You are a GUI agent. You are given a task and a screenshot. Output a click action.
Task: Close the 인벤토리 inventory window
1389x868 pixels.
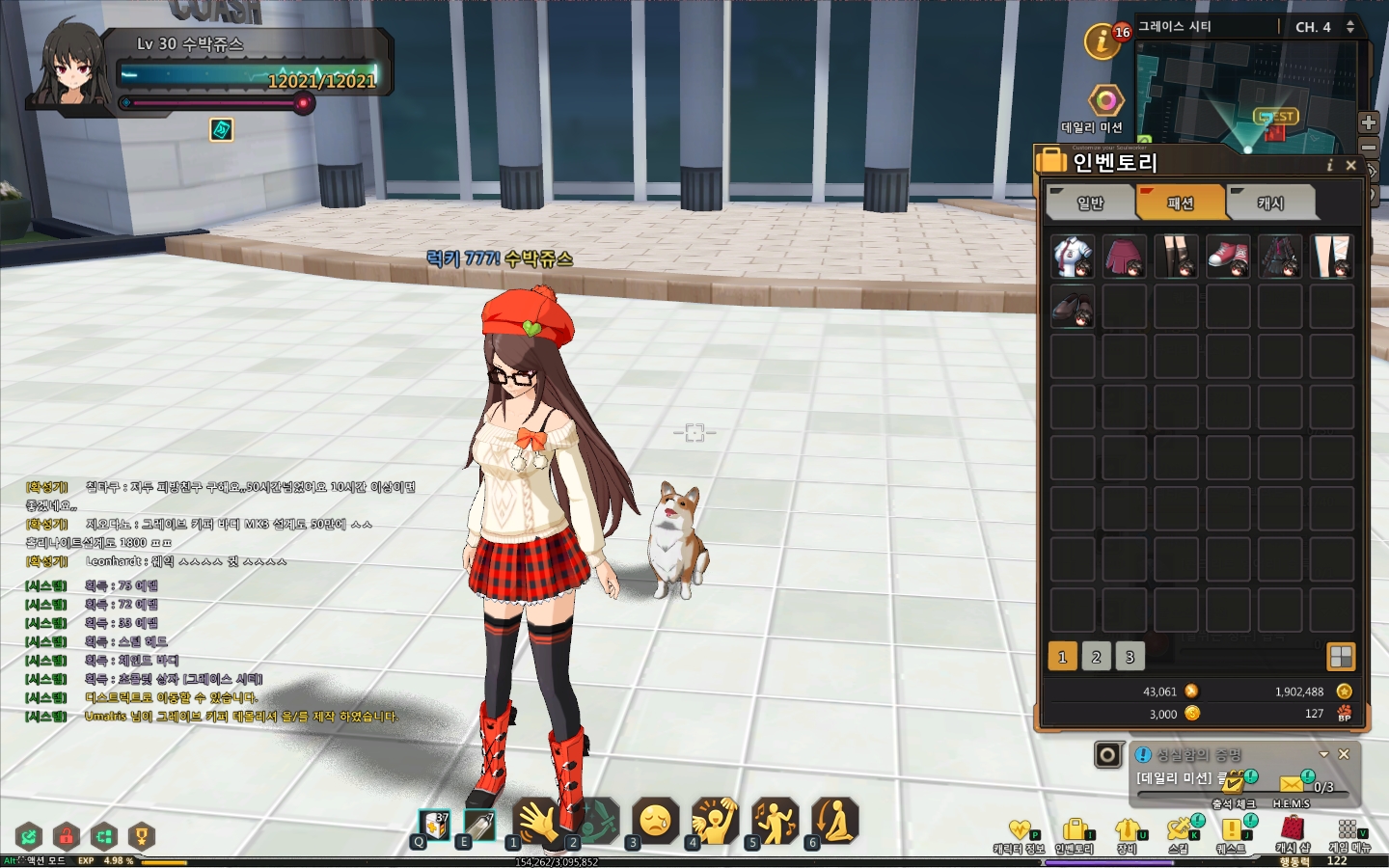tap(1351, 166)
